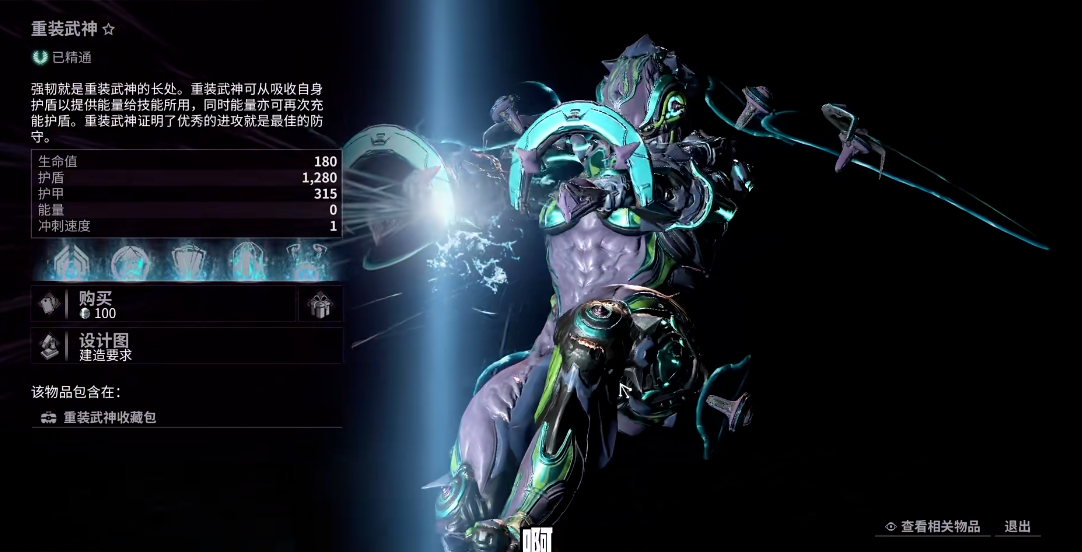Exit the screen with 退出
The width and height of the screenshot is (1082, 552).
pos(1017,527)
